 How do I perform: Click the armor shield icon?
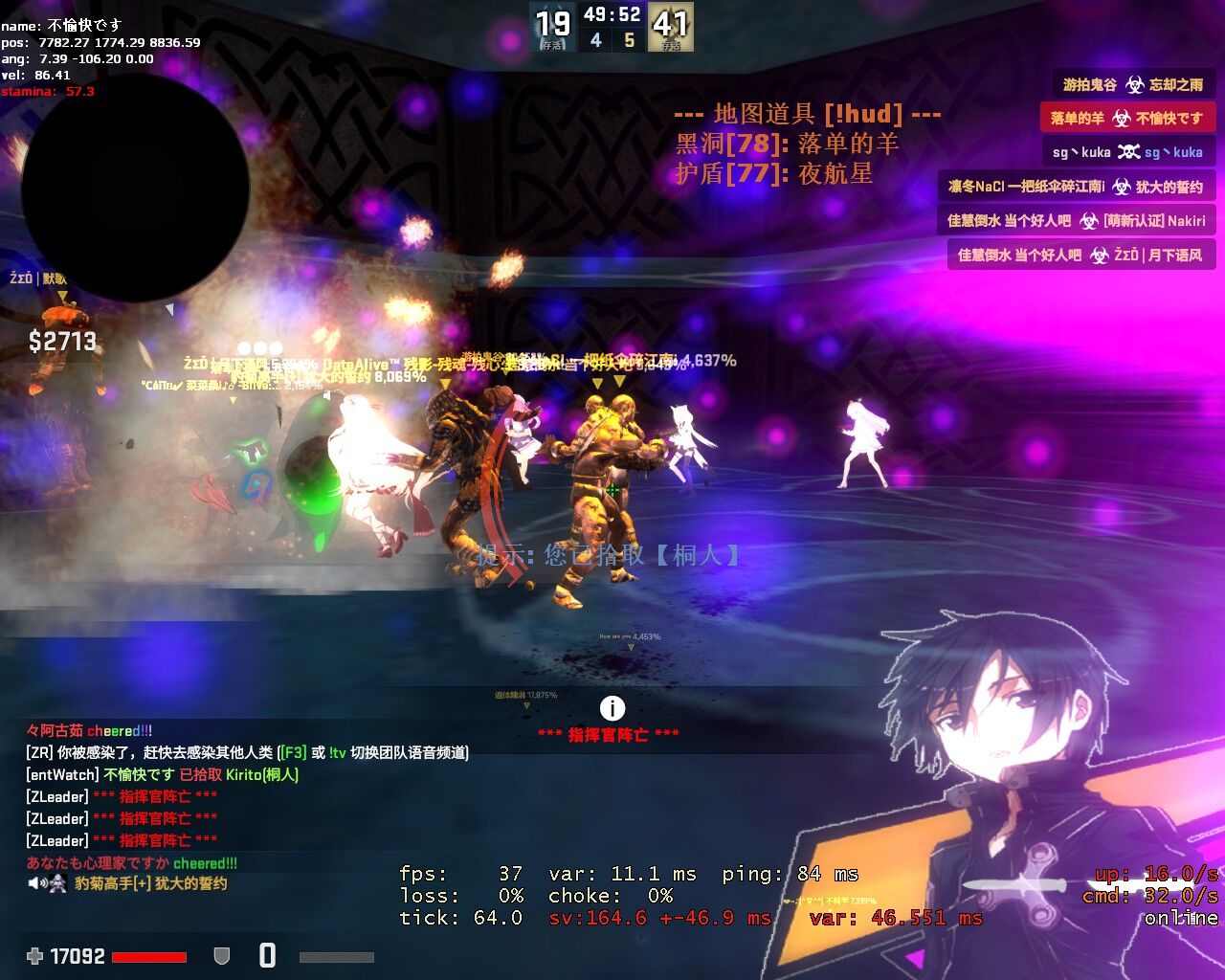221,955
